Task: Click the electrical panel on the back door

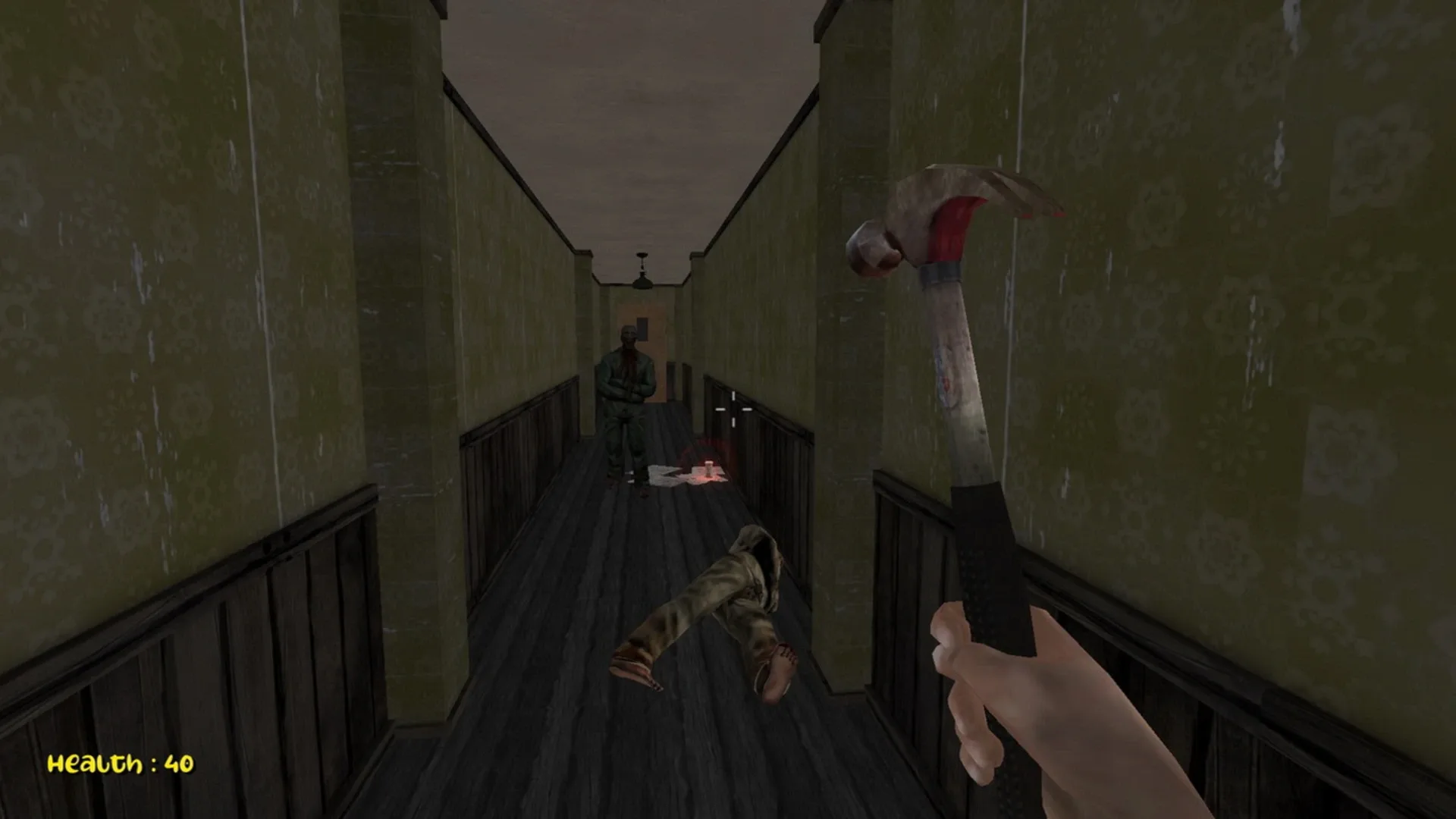Action: 642,328
